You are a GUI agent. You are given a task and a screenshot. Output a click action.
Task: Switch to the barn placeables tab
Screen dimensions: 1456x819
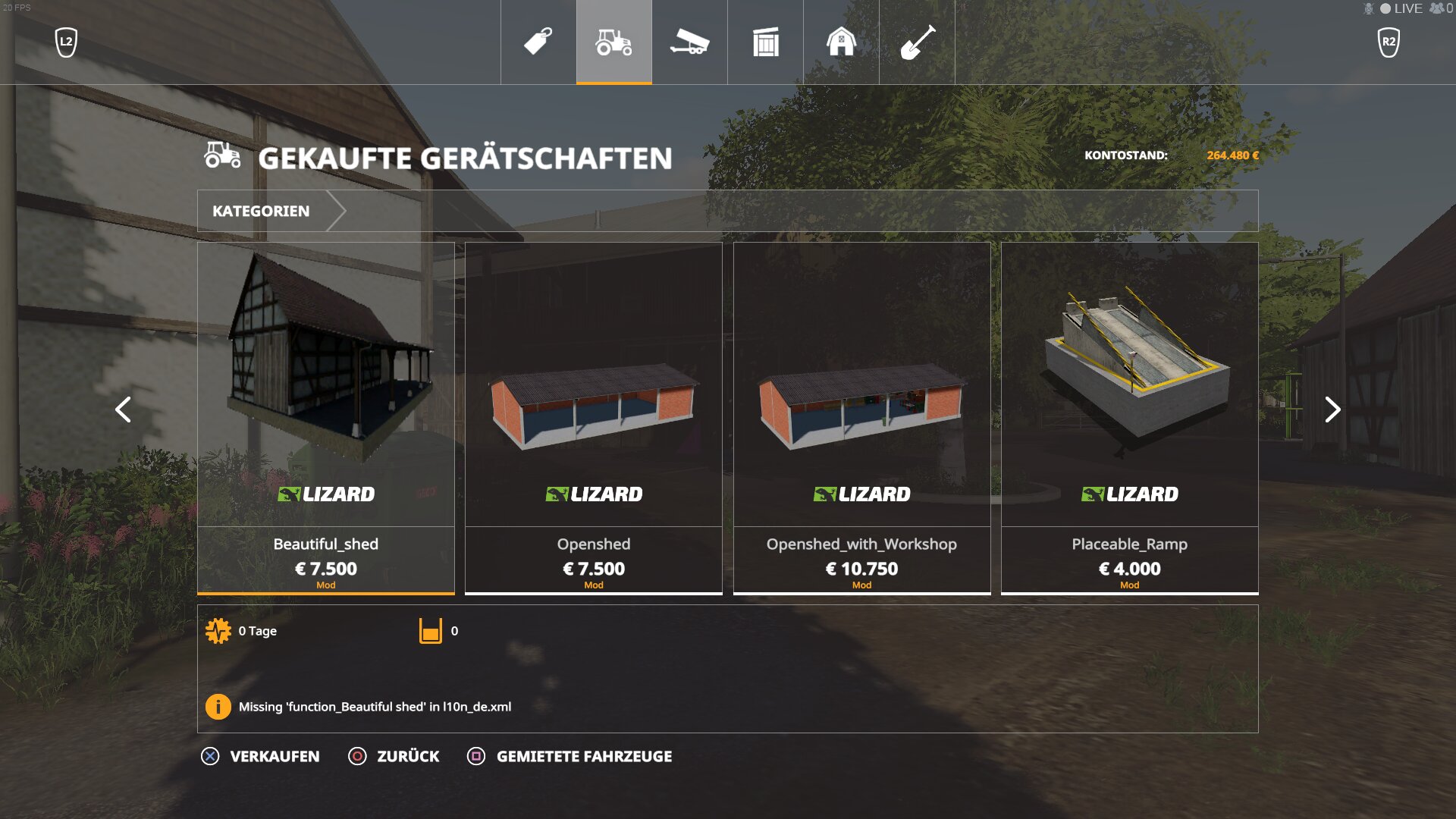[841, 42]
